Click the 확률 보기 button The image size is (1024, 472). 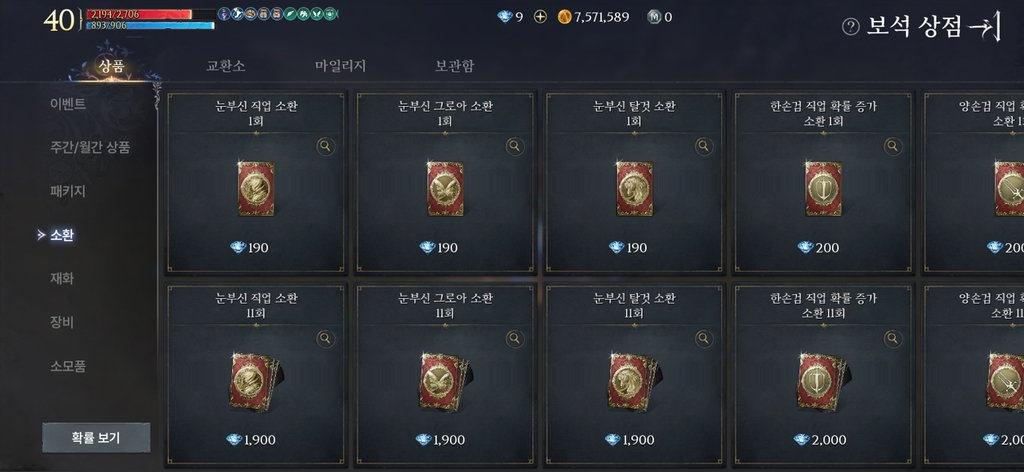[96, 438]
